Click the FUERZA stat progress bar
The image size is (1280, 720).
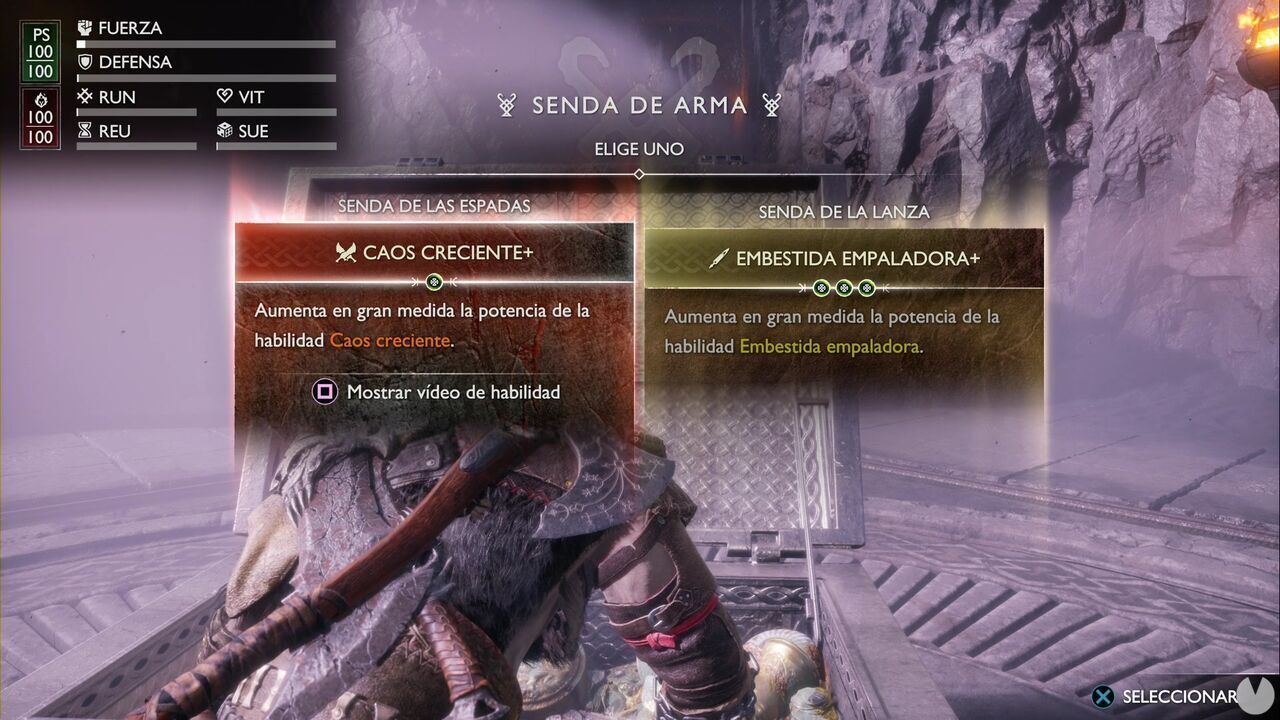coord(205,45)
